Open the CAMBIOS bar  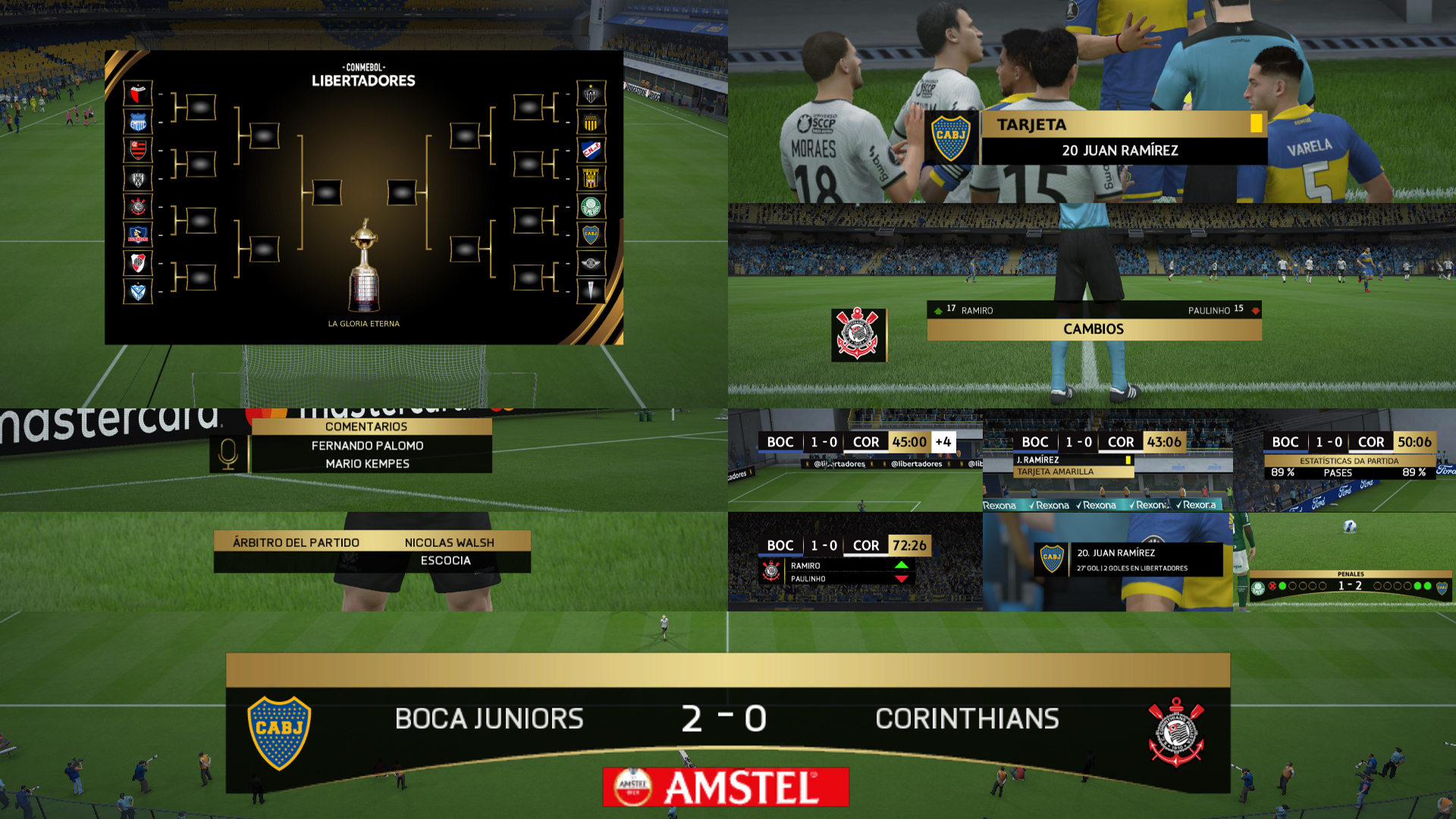pos(1095,328)
